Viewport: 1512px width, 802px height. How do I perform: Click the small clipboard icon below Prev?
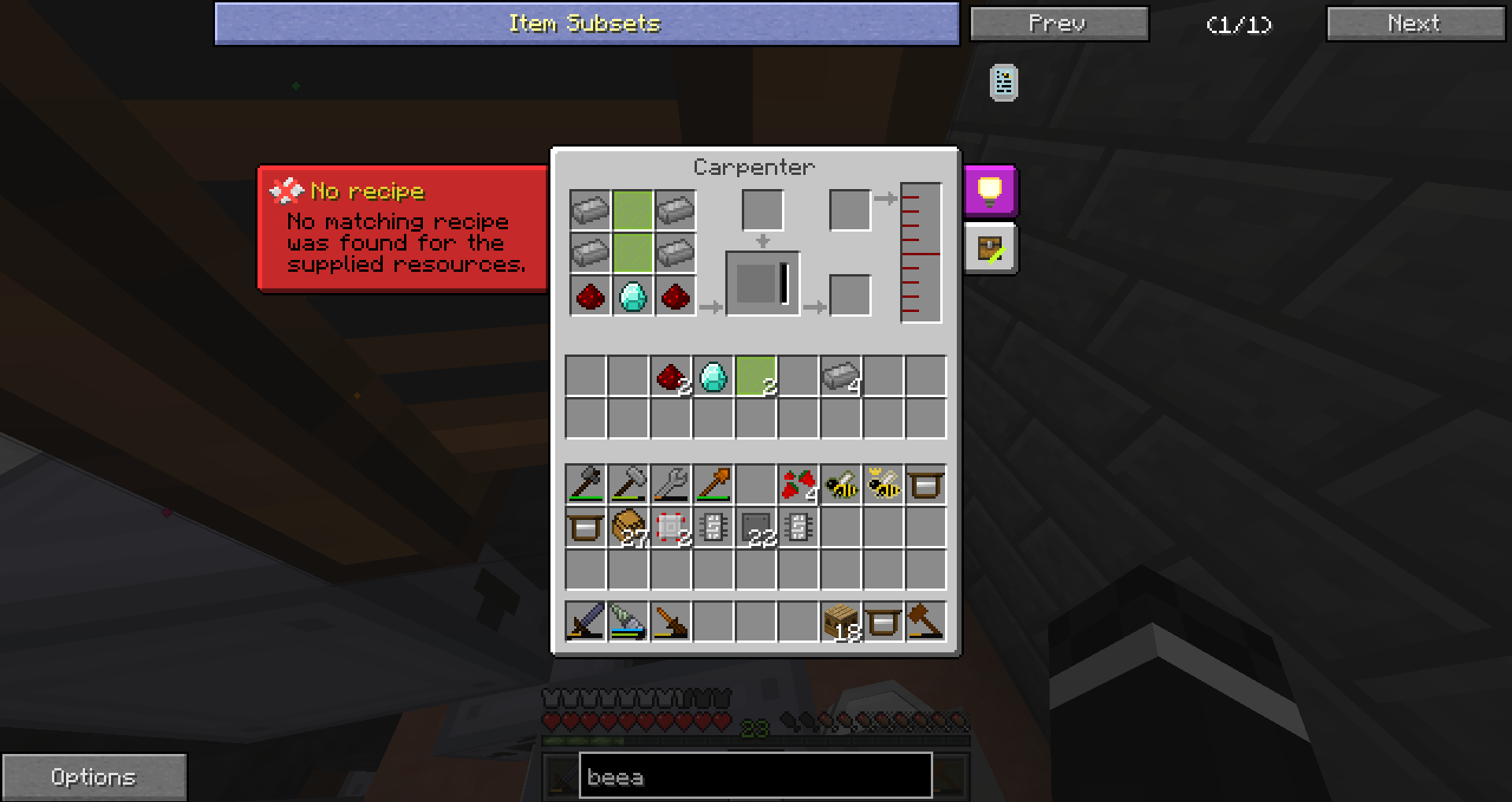pos(1003,83)
